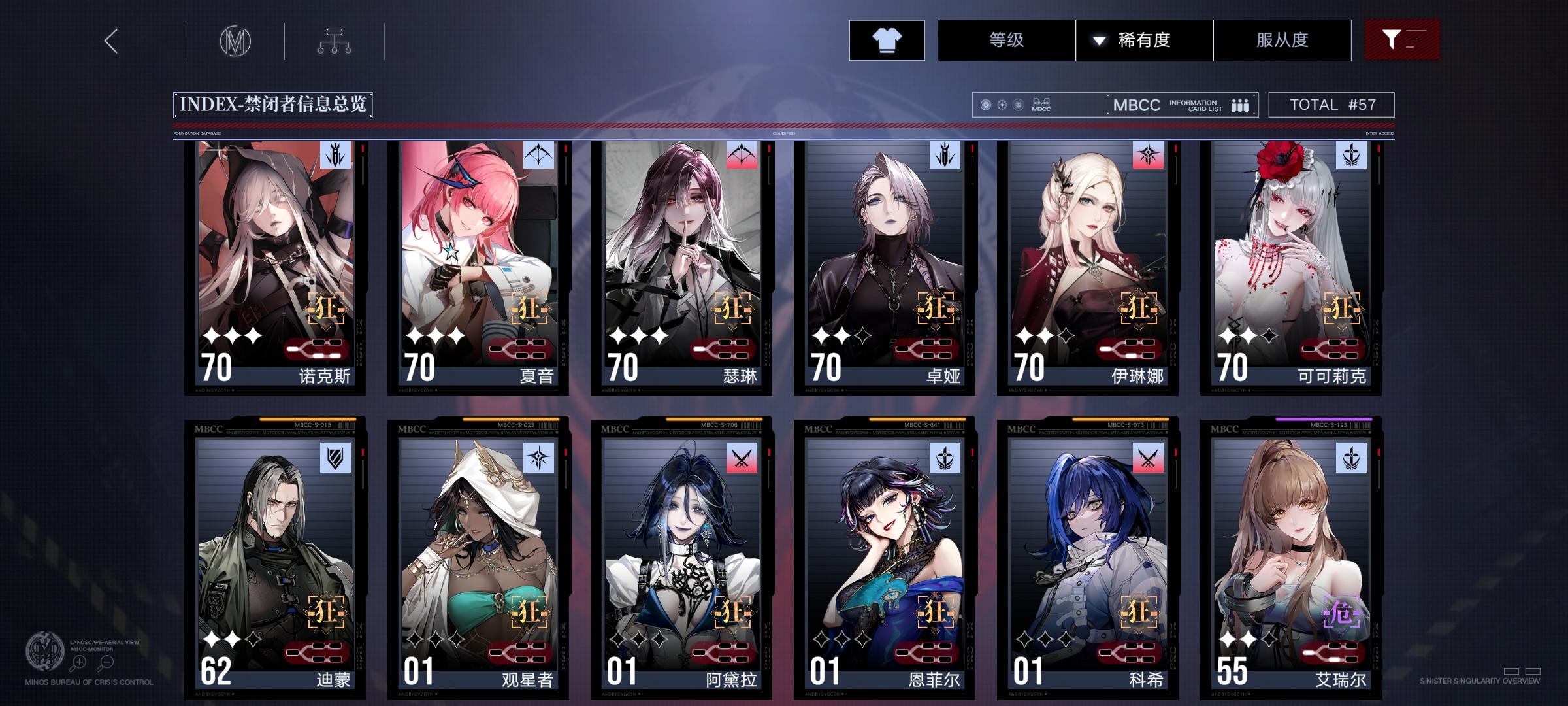Select the shirt outfit icon
Image resolution: width=1568 pixels, height=706 pixels.
887,40
